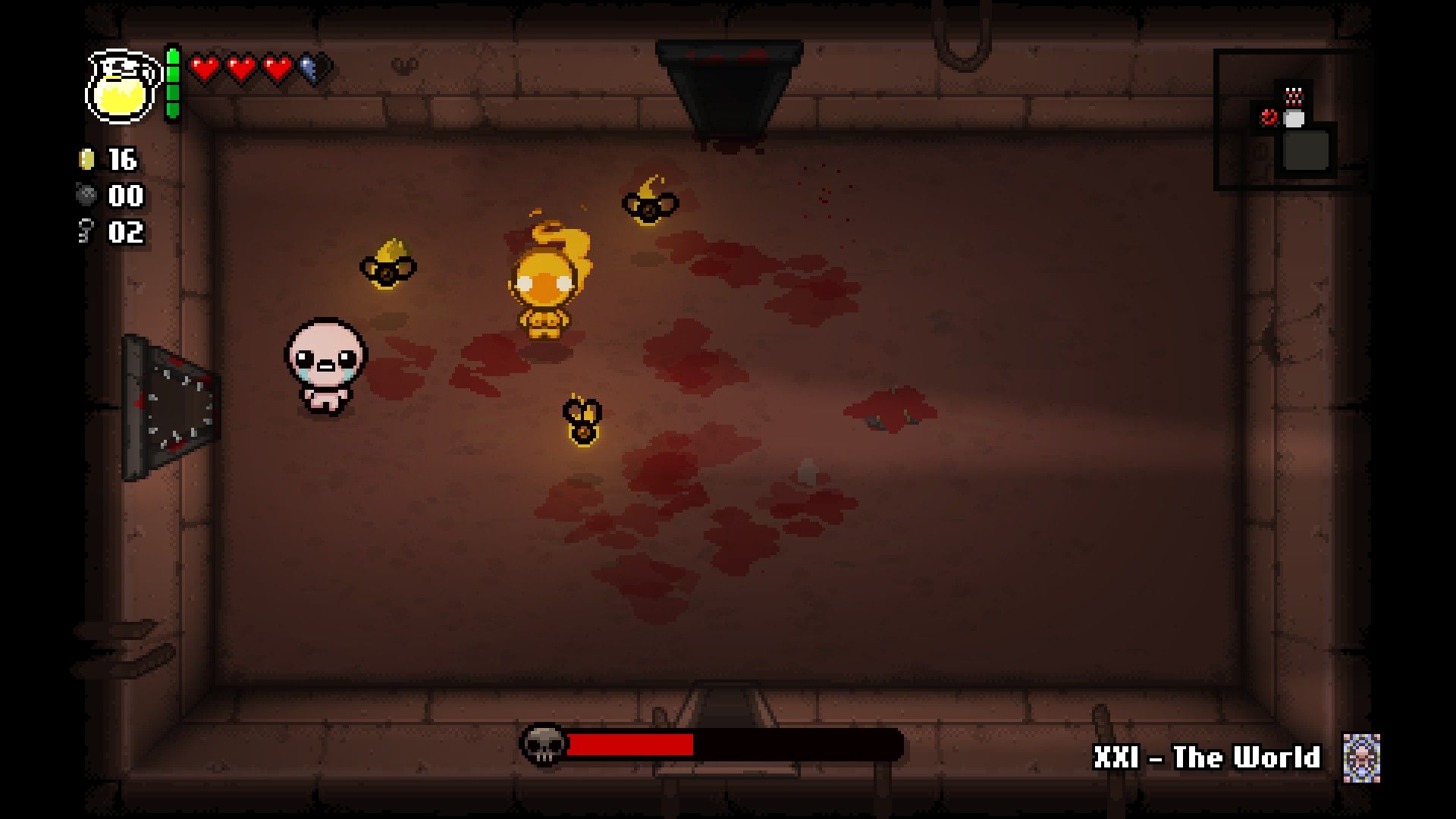The height and width of the screenshot is (819, 1456).
Task: Click the bomb icon showing 00 count
Action: pyautogui.click(x=87, y=196)
